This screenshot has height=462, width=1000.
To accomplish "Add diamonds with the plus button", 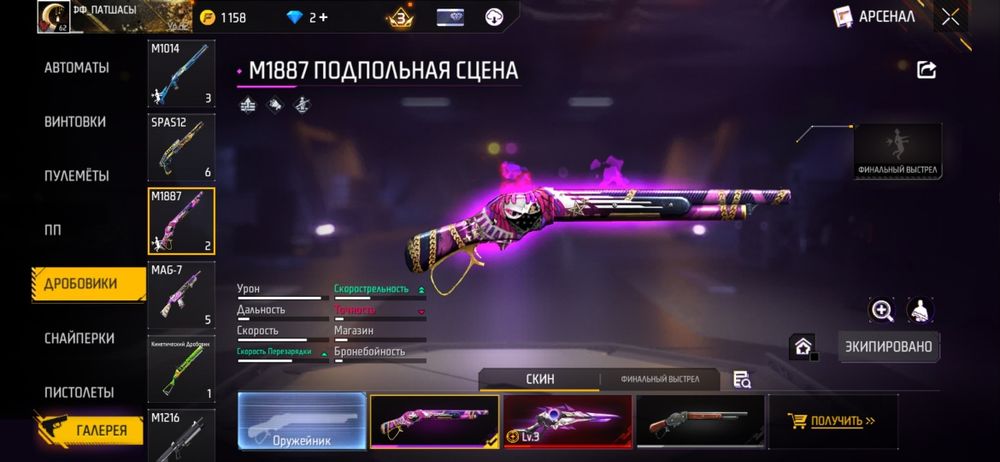I will (325, 17).
